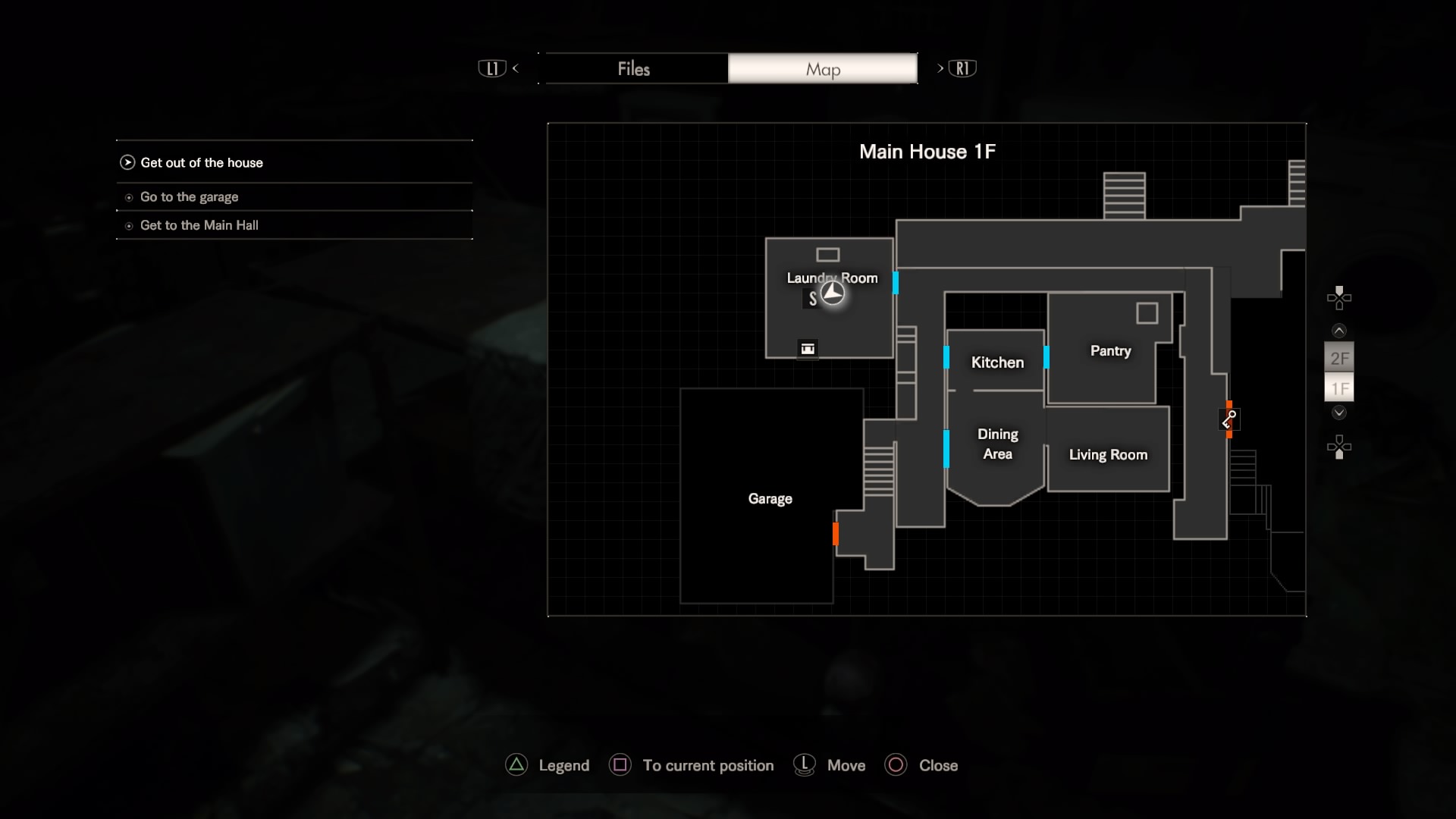
Task: Click the Living Room on the map
Action: pyautogui.click(x=1108, y=454)
